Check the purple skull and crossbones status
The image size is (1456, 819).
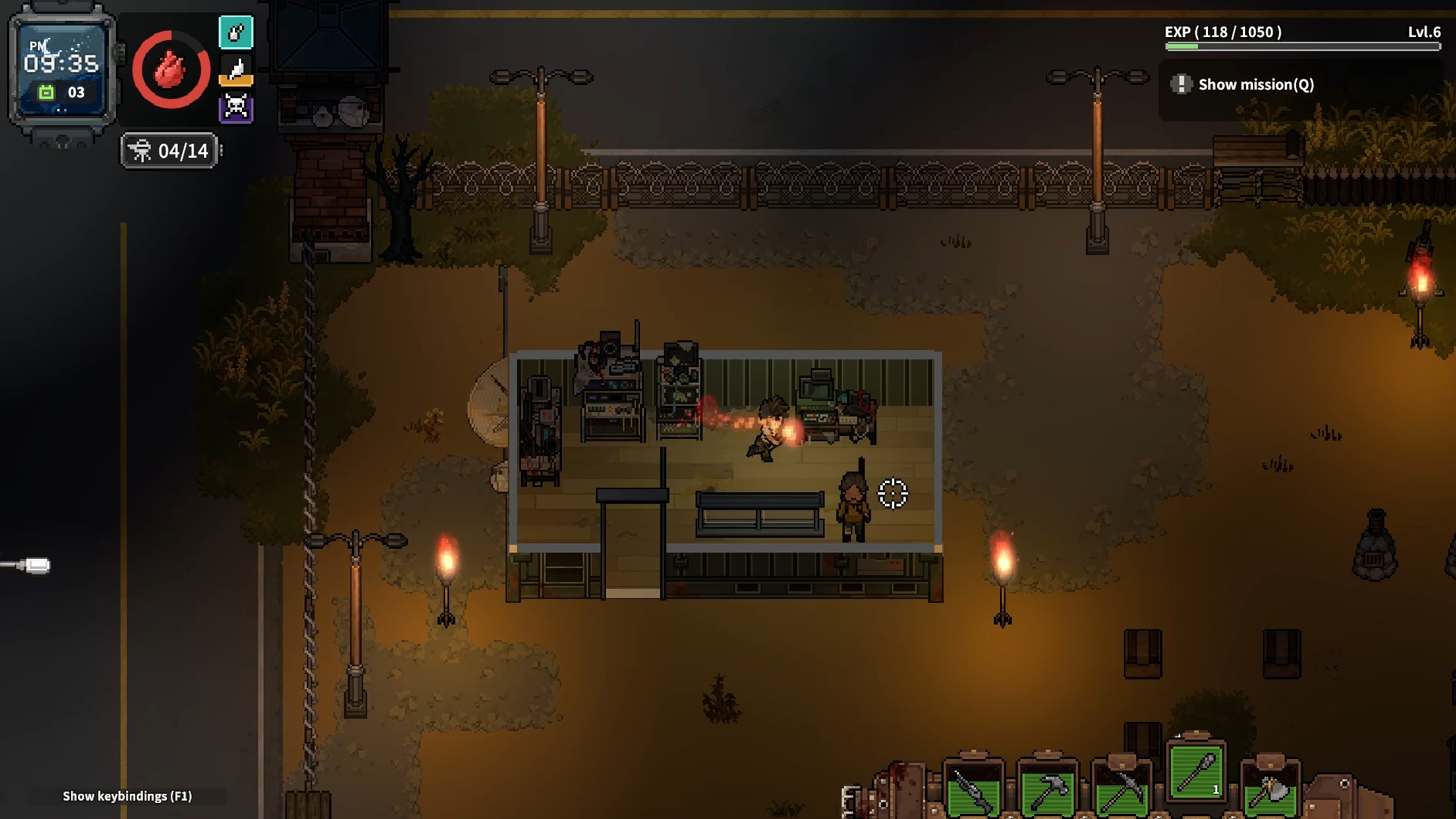click(x=236, y=108)
